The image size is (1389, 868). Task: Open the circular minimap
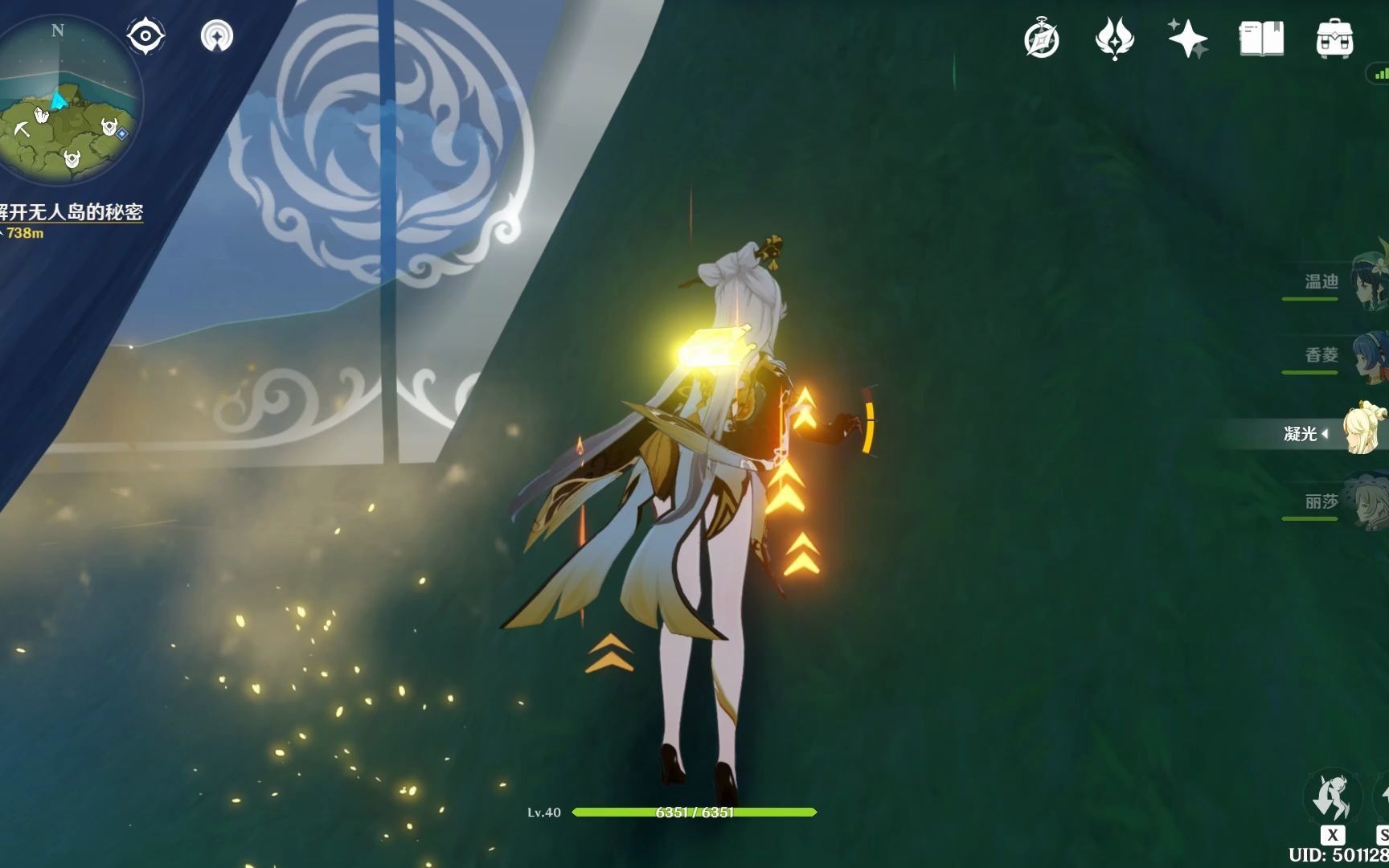click(x=68, y=100)
